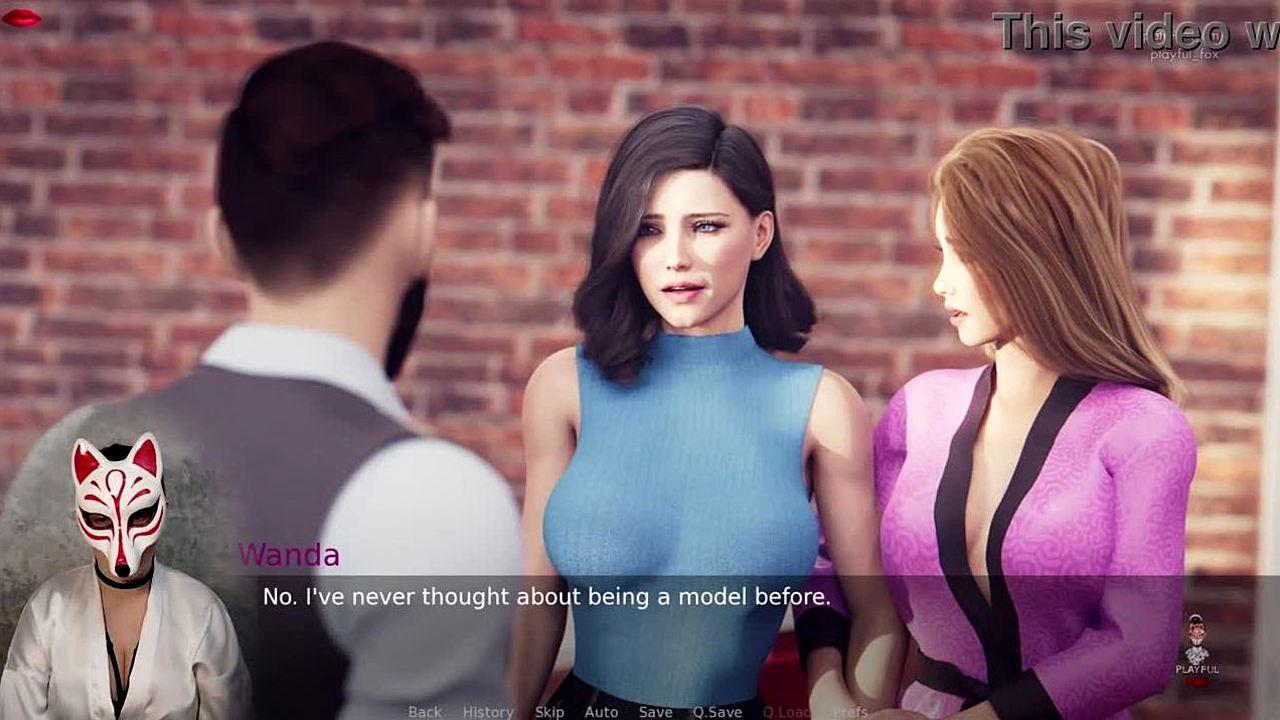1280x720 pixels.
Task: Quick save with Q.Save
Action: [x=717, y=711]
